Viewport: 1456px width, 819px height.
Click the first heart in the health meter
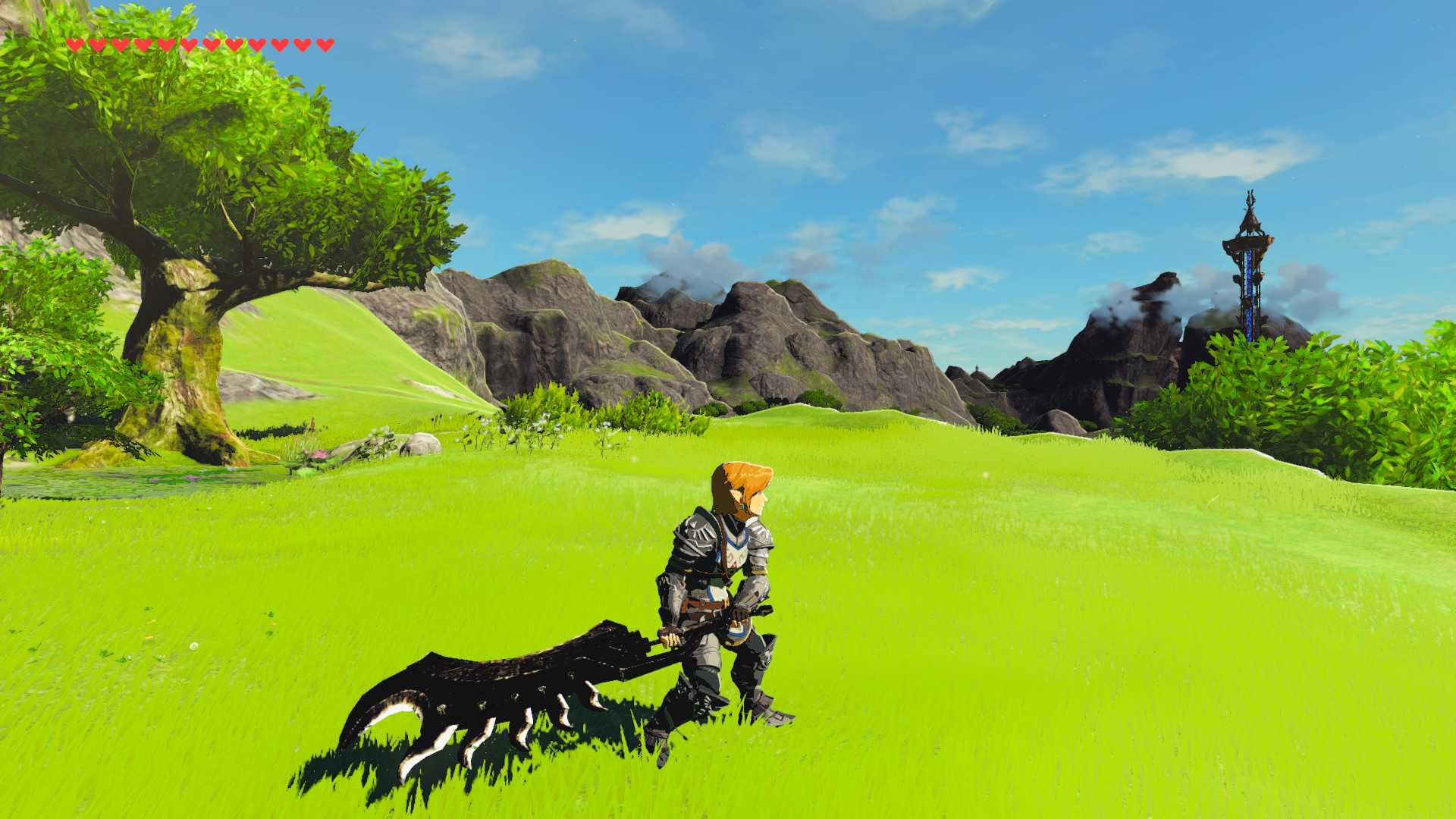[x=75, y=44]
